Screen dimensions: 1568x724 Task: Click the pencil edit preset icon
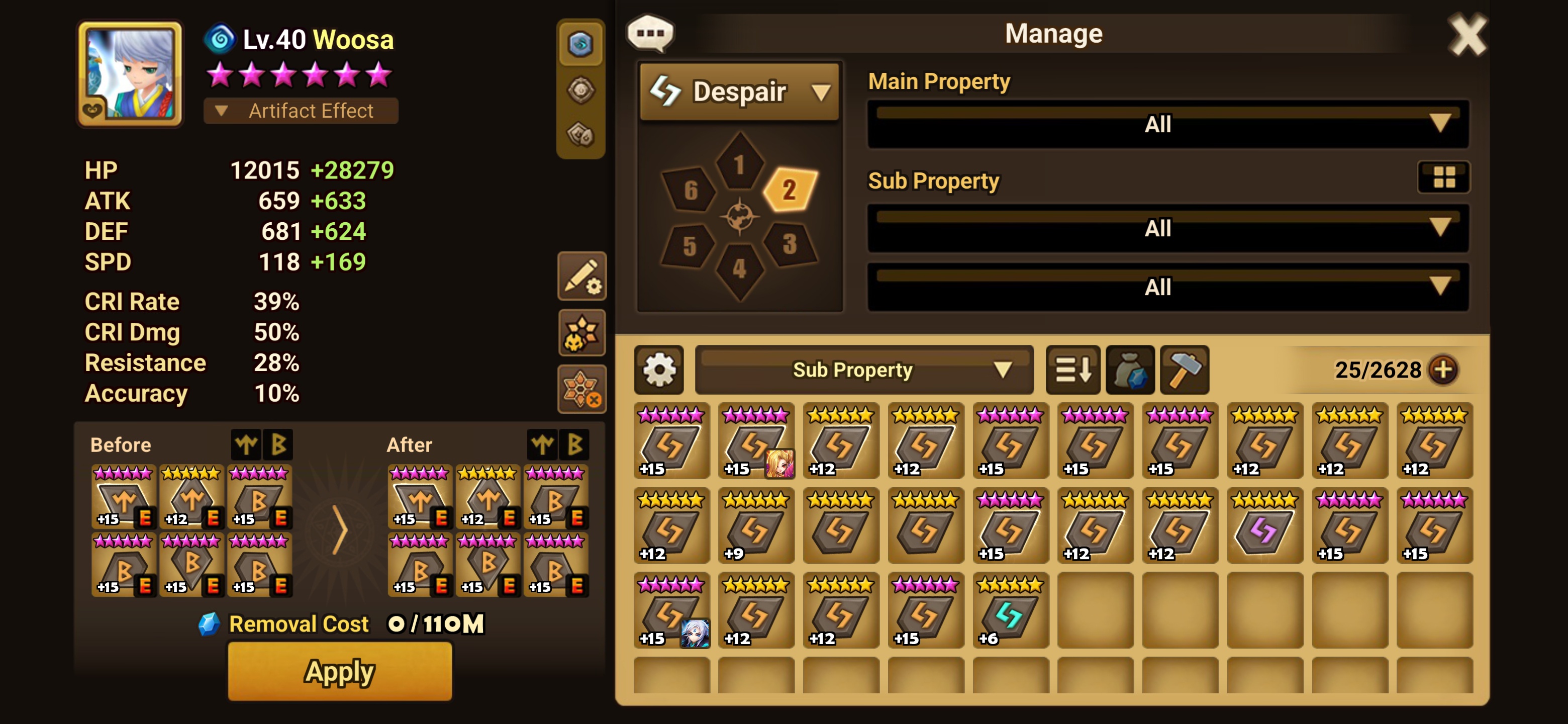pos(582,277)
